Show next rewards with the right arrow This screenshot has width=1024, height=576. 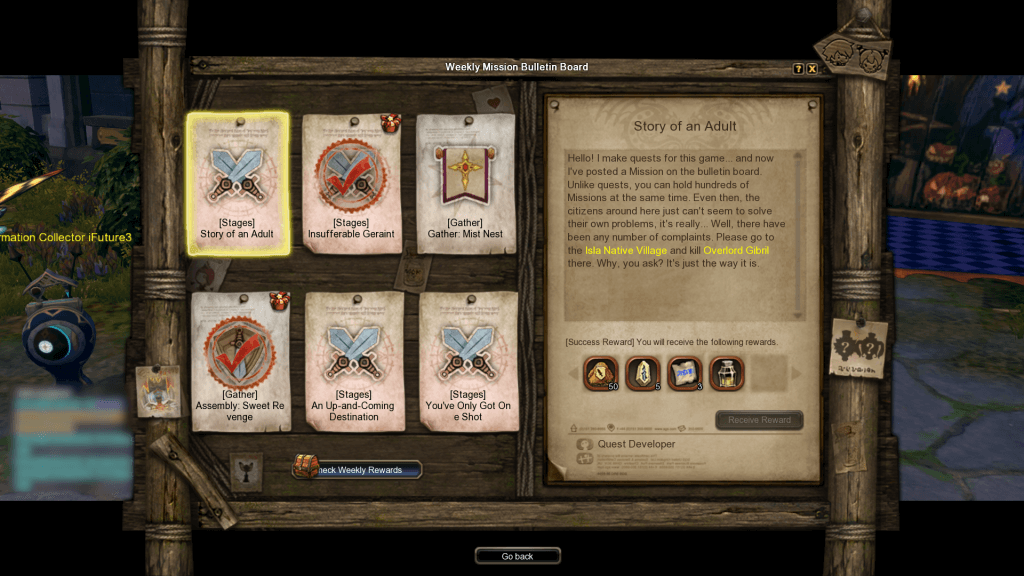click(x=796, y=374)
